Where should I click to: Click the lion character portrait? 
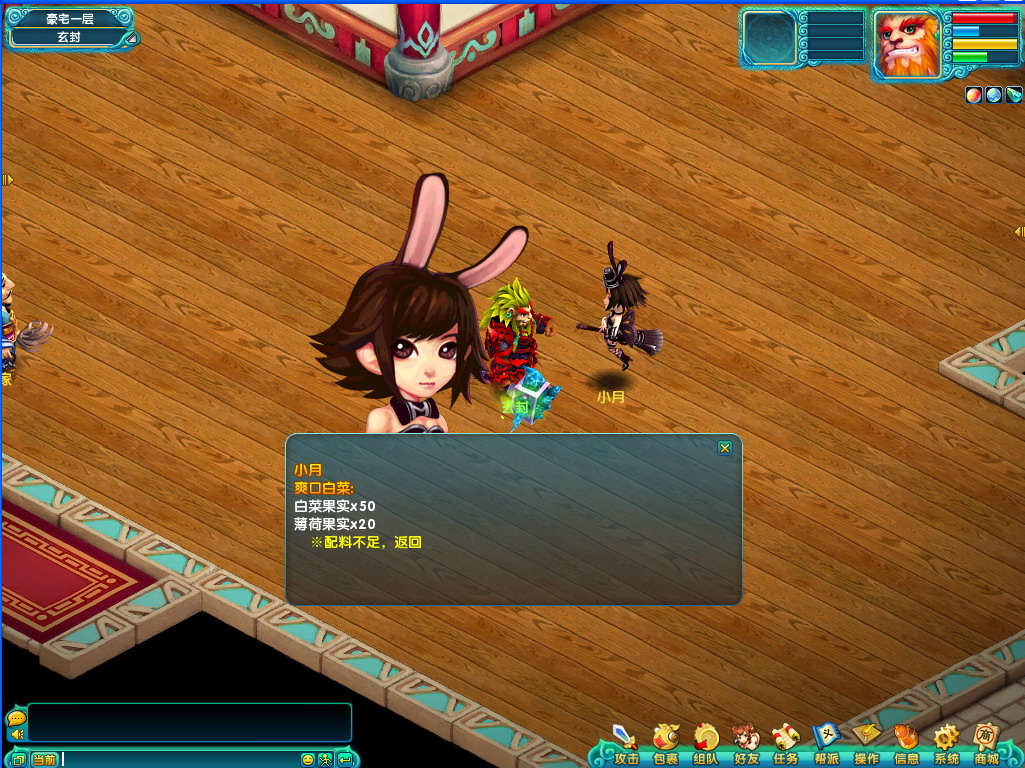(908, 43)
